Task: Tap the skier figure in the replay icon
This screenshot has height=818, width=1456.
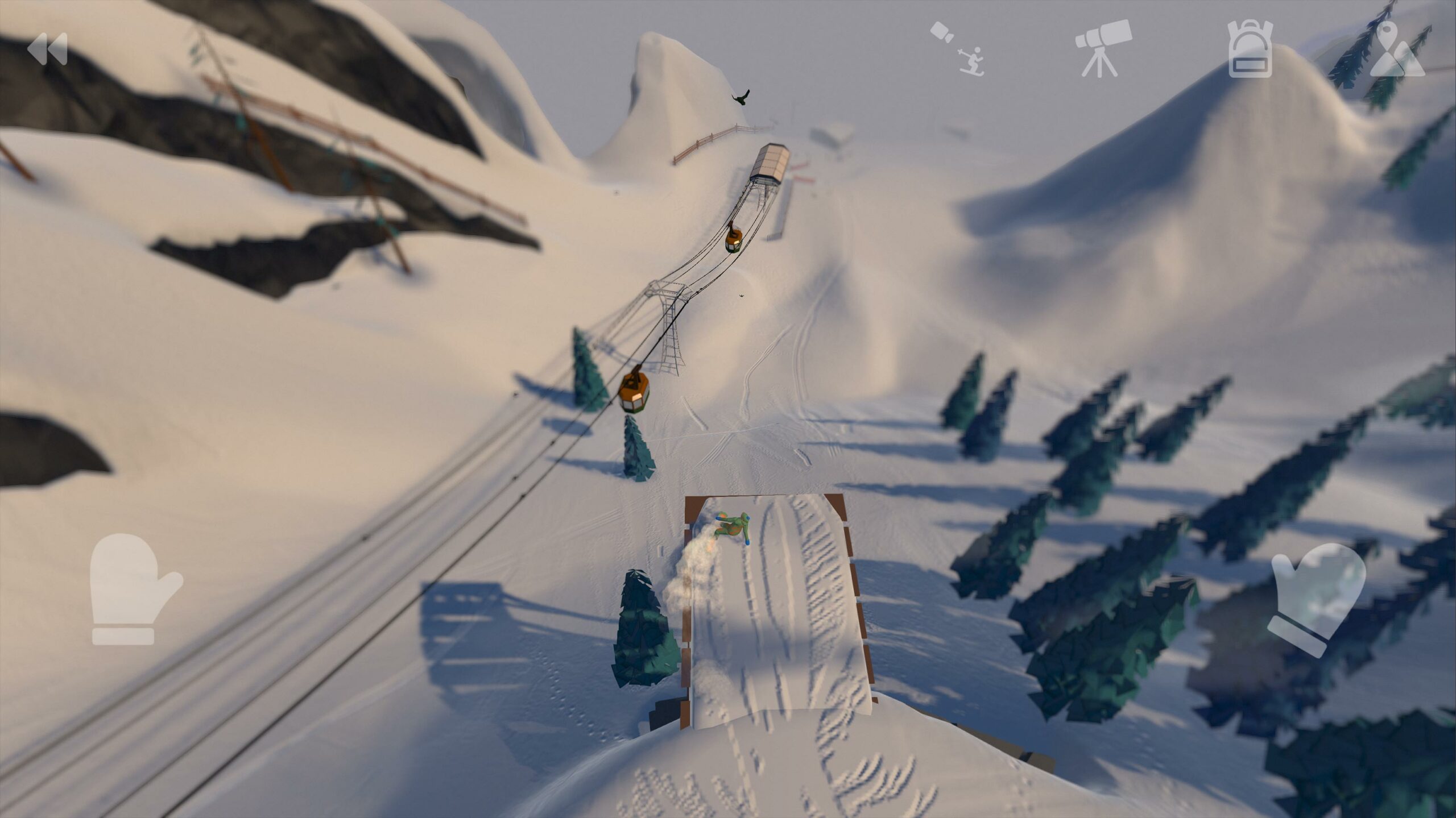Action: click(973, 63)
